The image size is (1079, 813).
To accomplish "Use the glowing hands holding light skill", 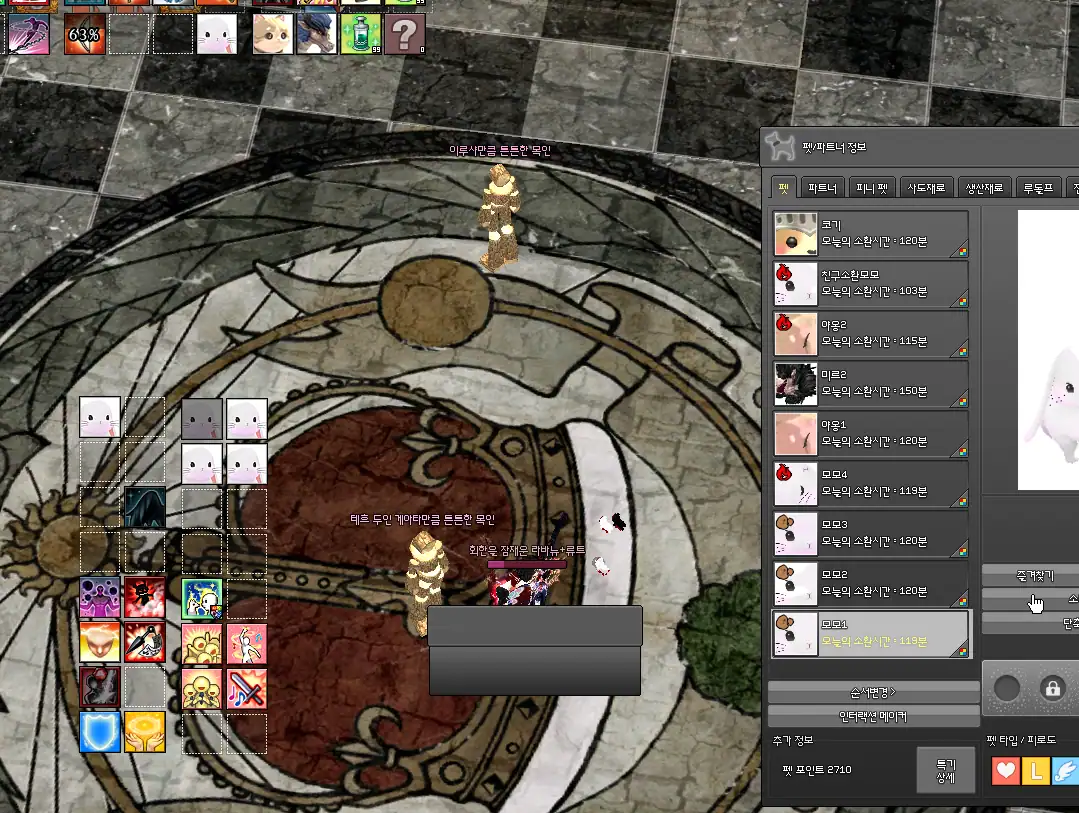I will [144, 732].
